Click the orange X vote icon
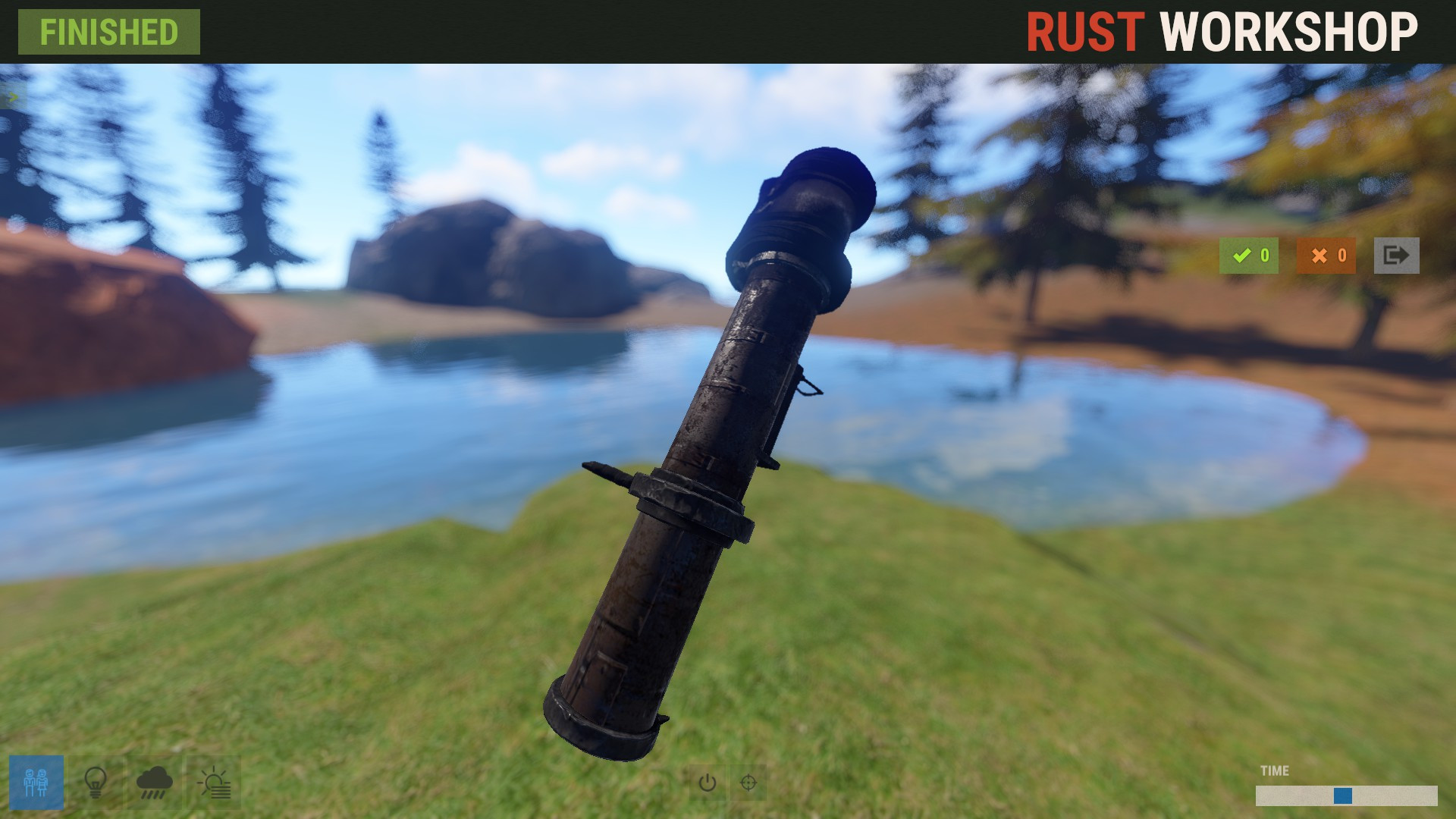The image size is (1456, 819). point(1325,256)
